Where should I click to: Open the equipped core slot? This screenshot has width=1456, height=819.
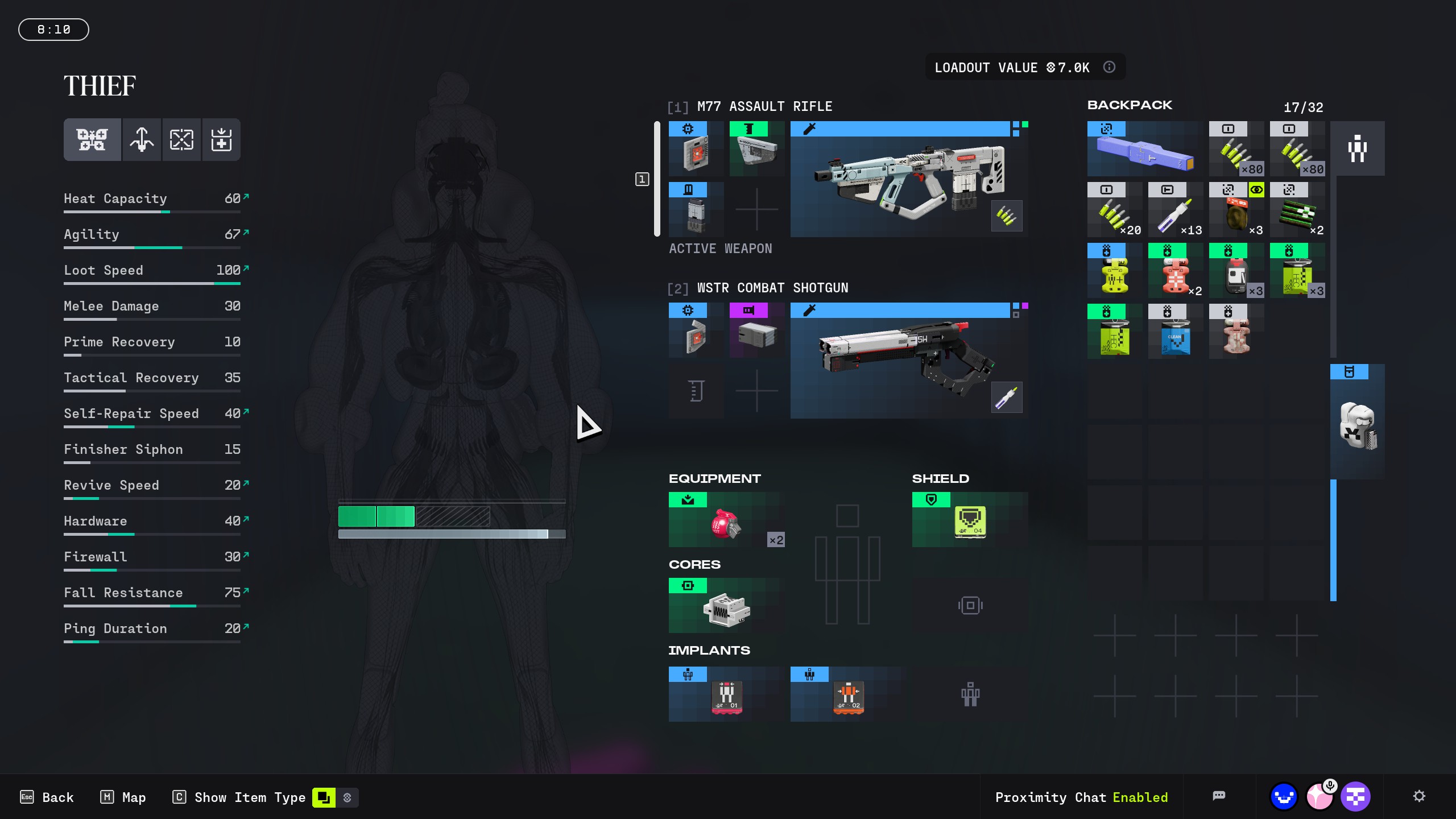pyautogui.click(x=726, y=606)
